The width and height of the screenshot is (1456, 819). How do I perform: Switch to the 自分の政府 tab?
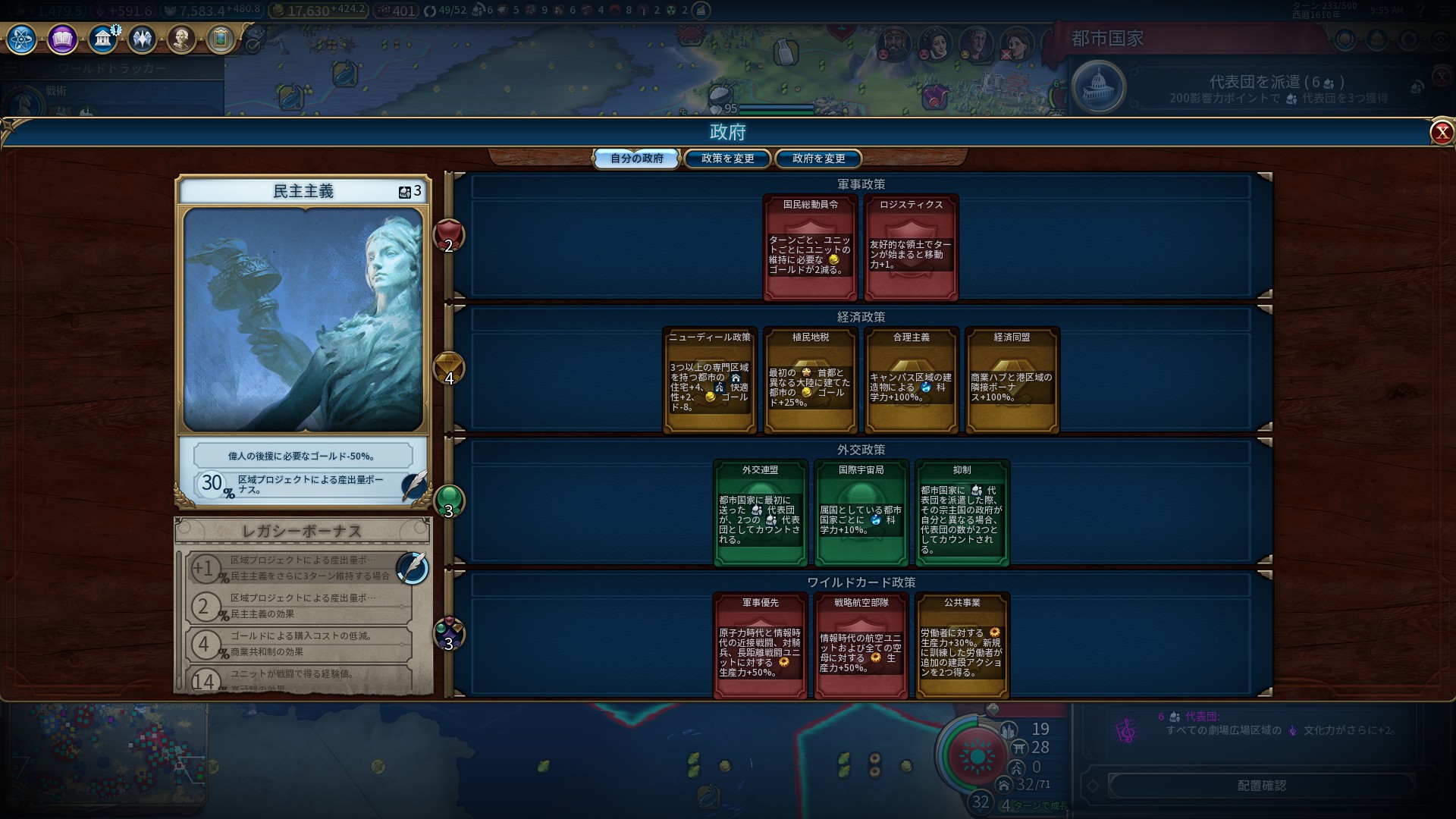pos(636,158)
